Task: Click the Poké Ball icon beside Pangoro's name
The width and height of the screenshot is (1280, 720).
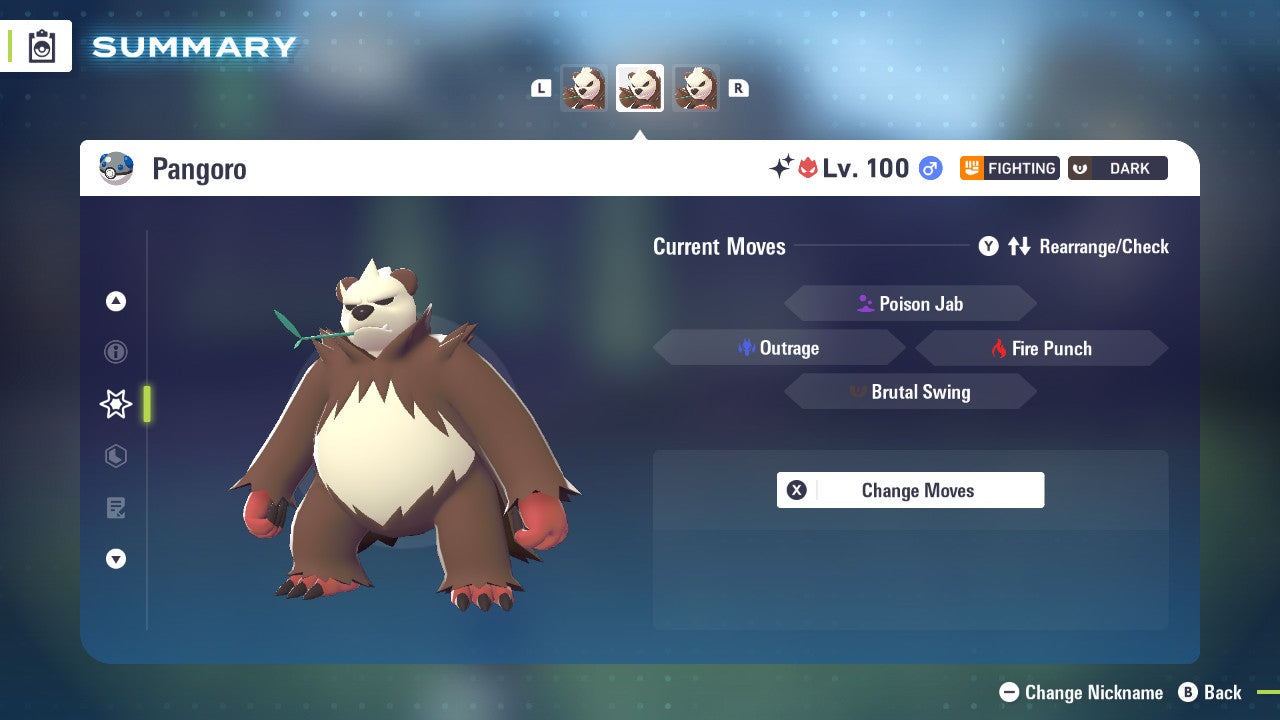Action: tap(116, 168)
